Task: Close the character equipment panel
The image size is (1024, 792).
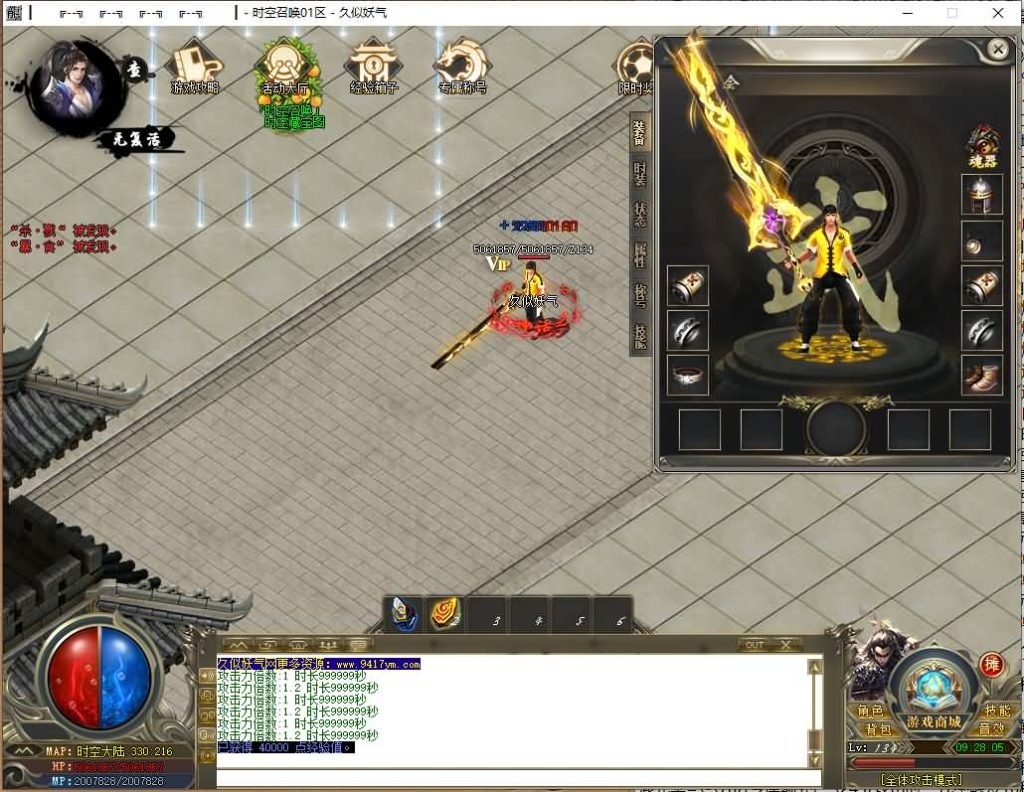Action: (997, 48)
